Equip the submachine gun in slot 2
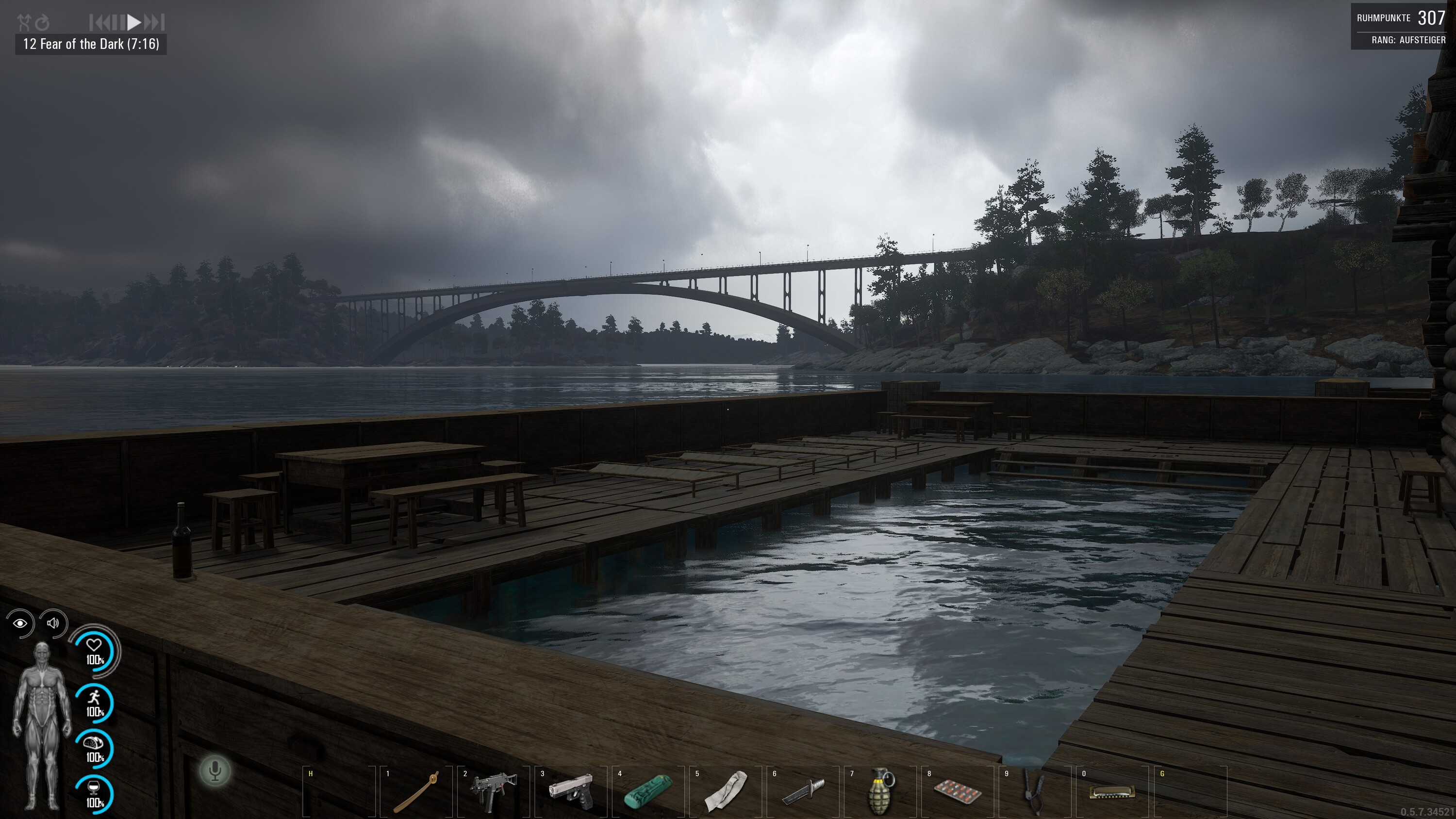 (494, 791)
